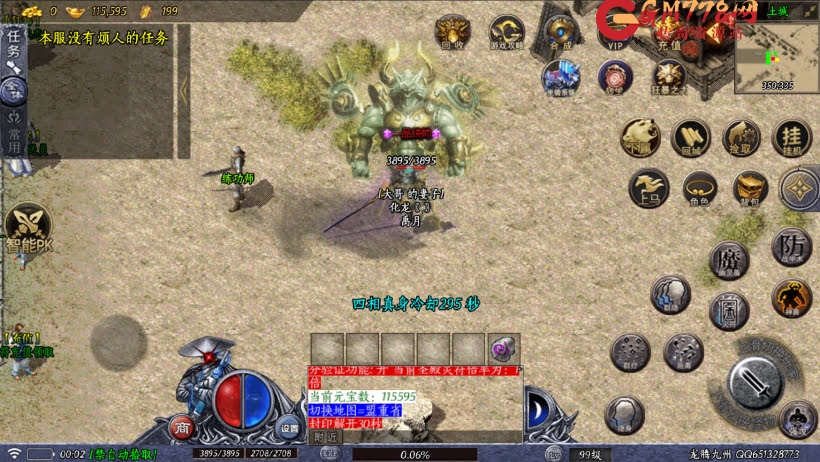Open the 回收 recycle menu
820x462 pixels.
453,31
